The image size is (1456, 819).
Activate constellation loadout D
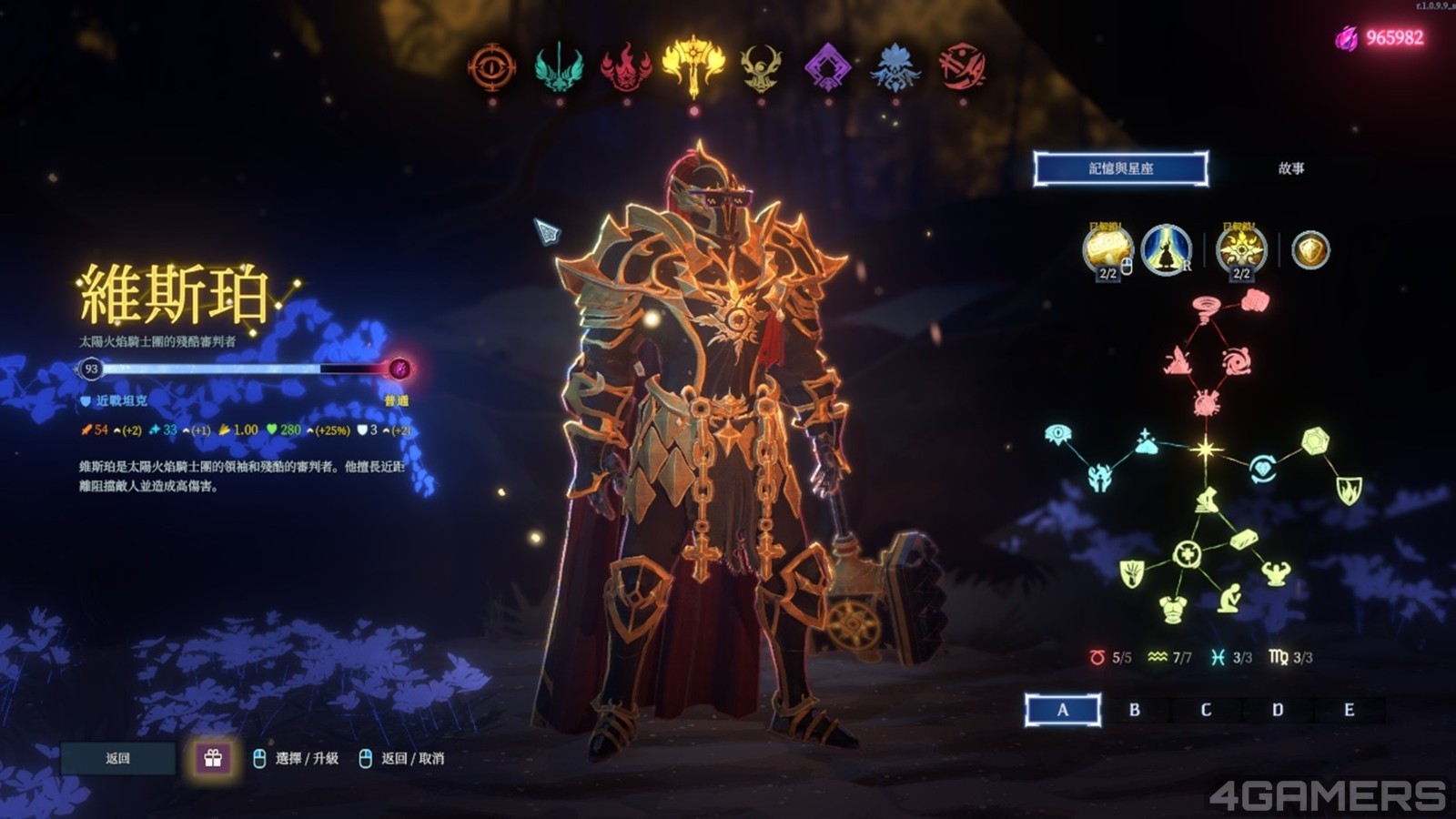tap(1278, 710)
